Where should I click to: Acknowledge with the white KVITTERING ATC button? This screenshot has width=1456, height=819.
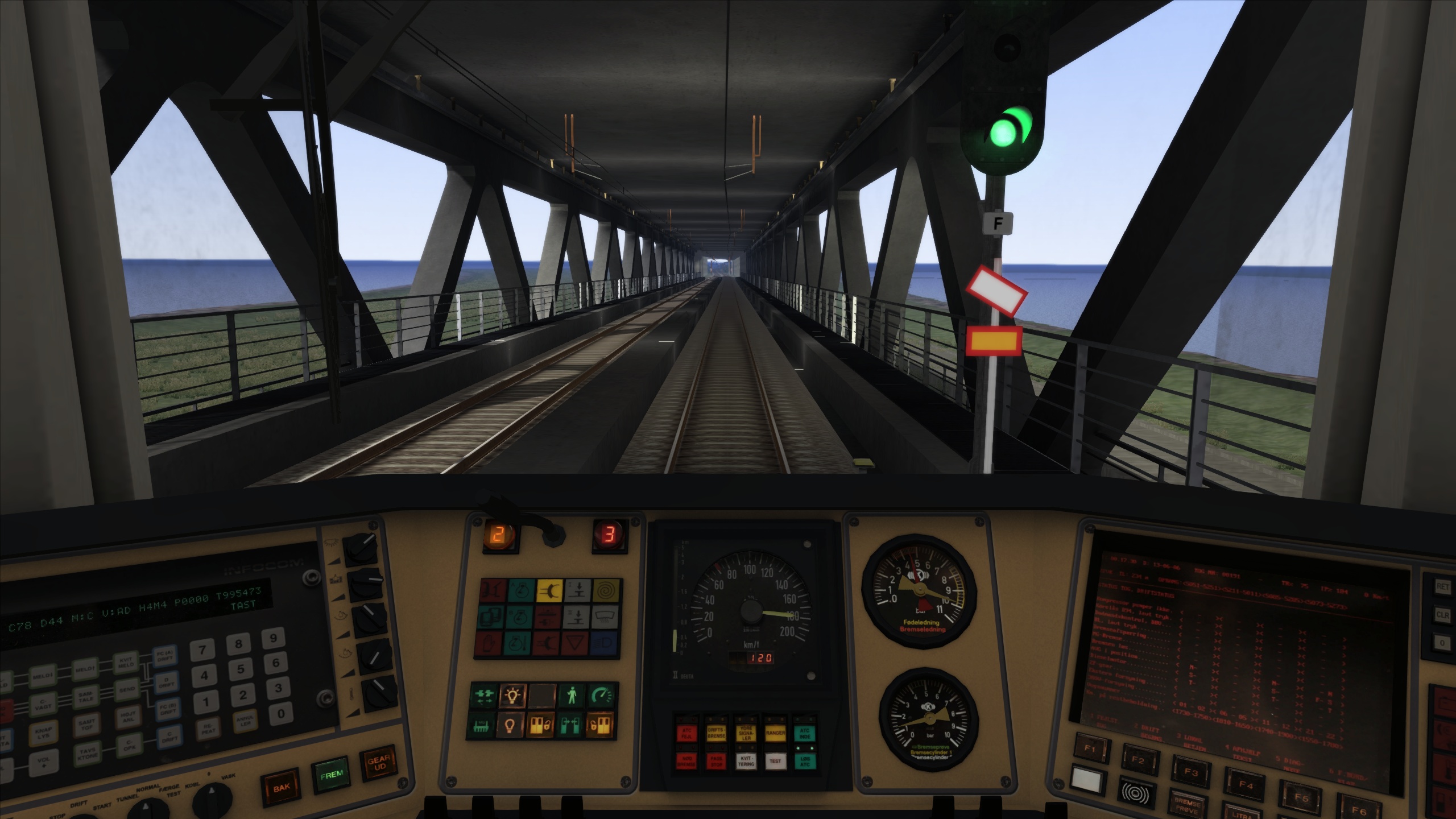[x=746, y=760]
